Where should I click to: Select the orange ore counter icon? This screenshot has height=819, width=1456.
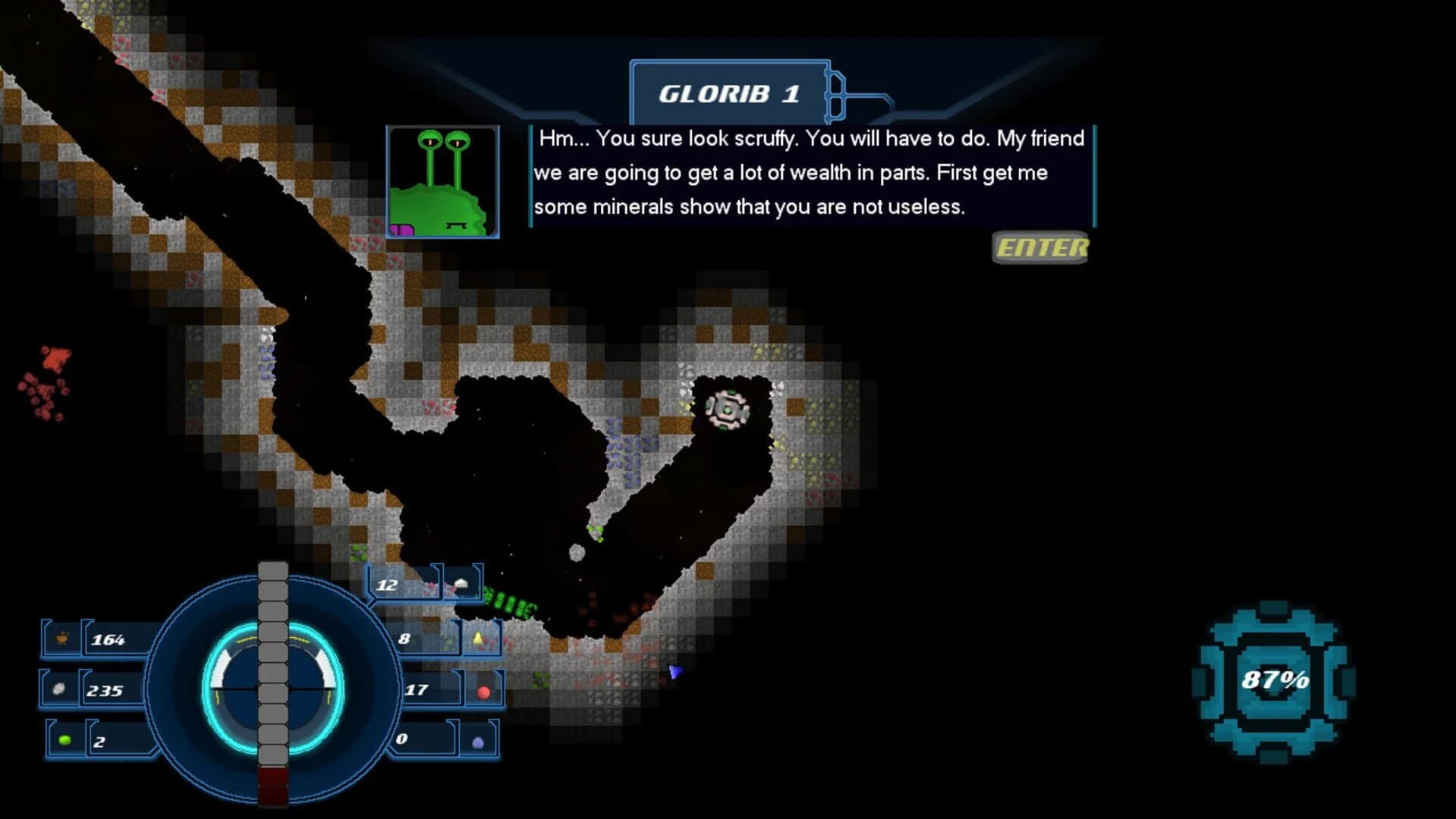coord(61,638)
